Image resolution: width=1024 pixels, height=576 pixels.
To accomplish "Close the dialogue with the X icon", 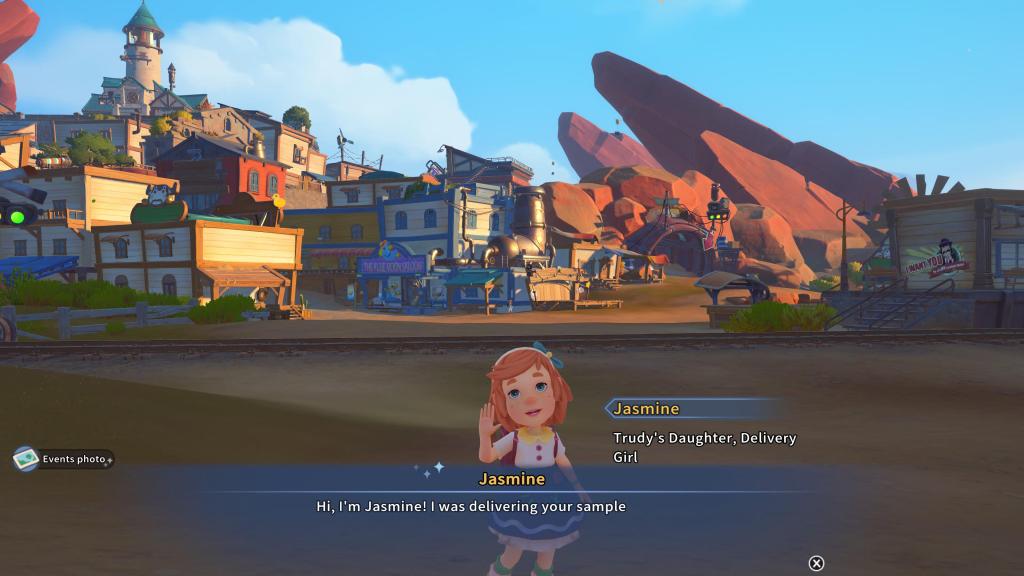I will 816,563.
